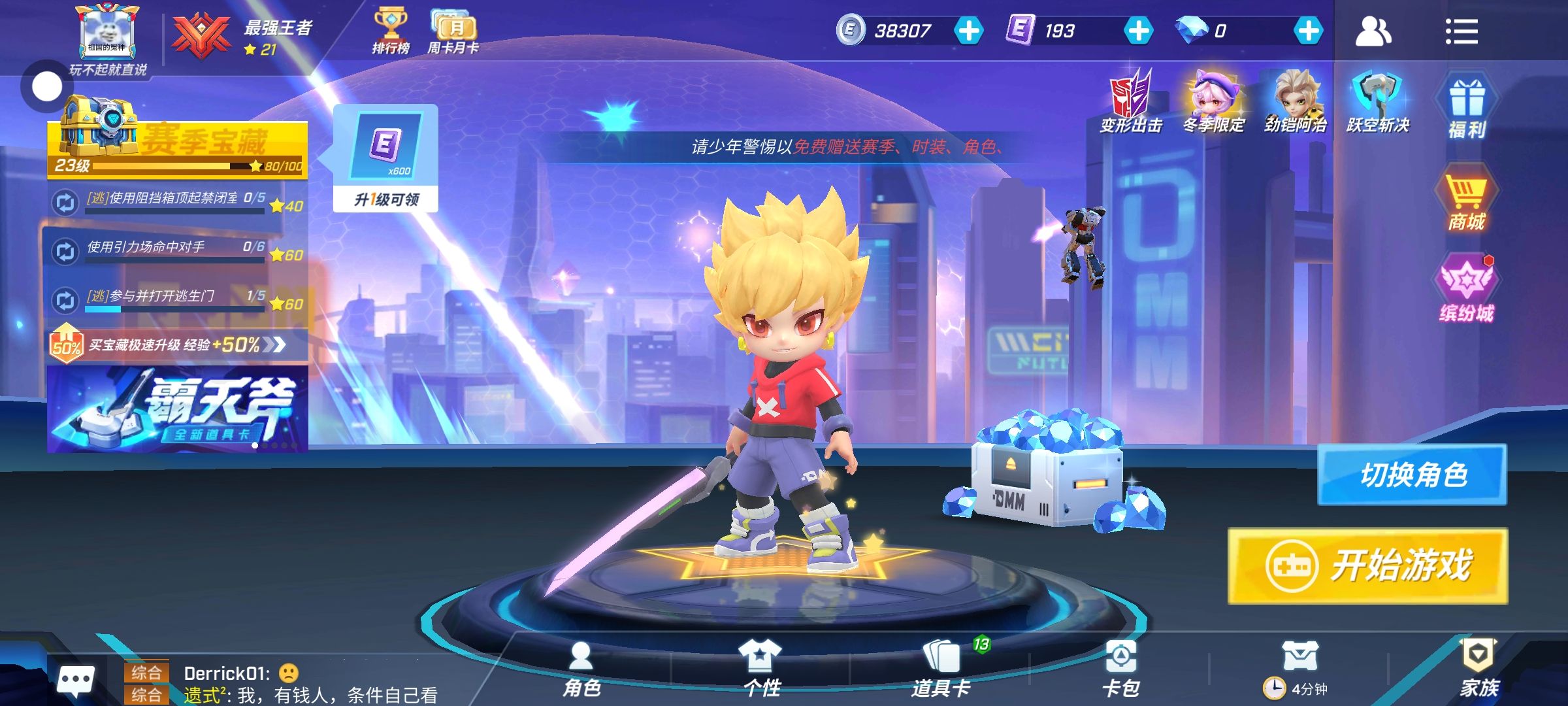
Task: Enter the 缤纷城 event
Action: (x=1467, y=291)
